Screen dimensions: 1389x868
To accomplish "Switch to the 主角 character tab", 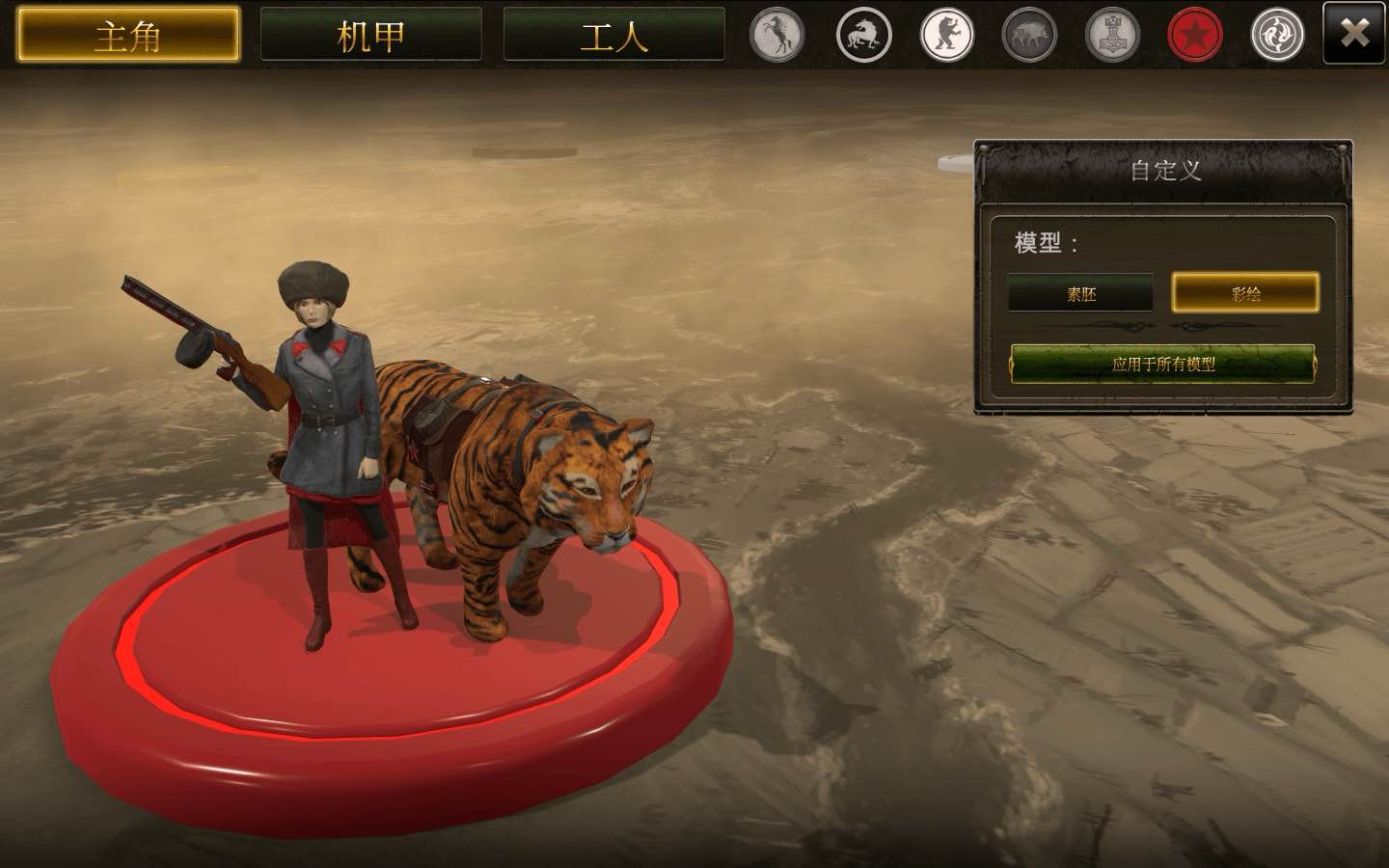I will (128, 36).
